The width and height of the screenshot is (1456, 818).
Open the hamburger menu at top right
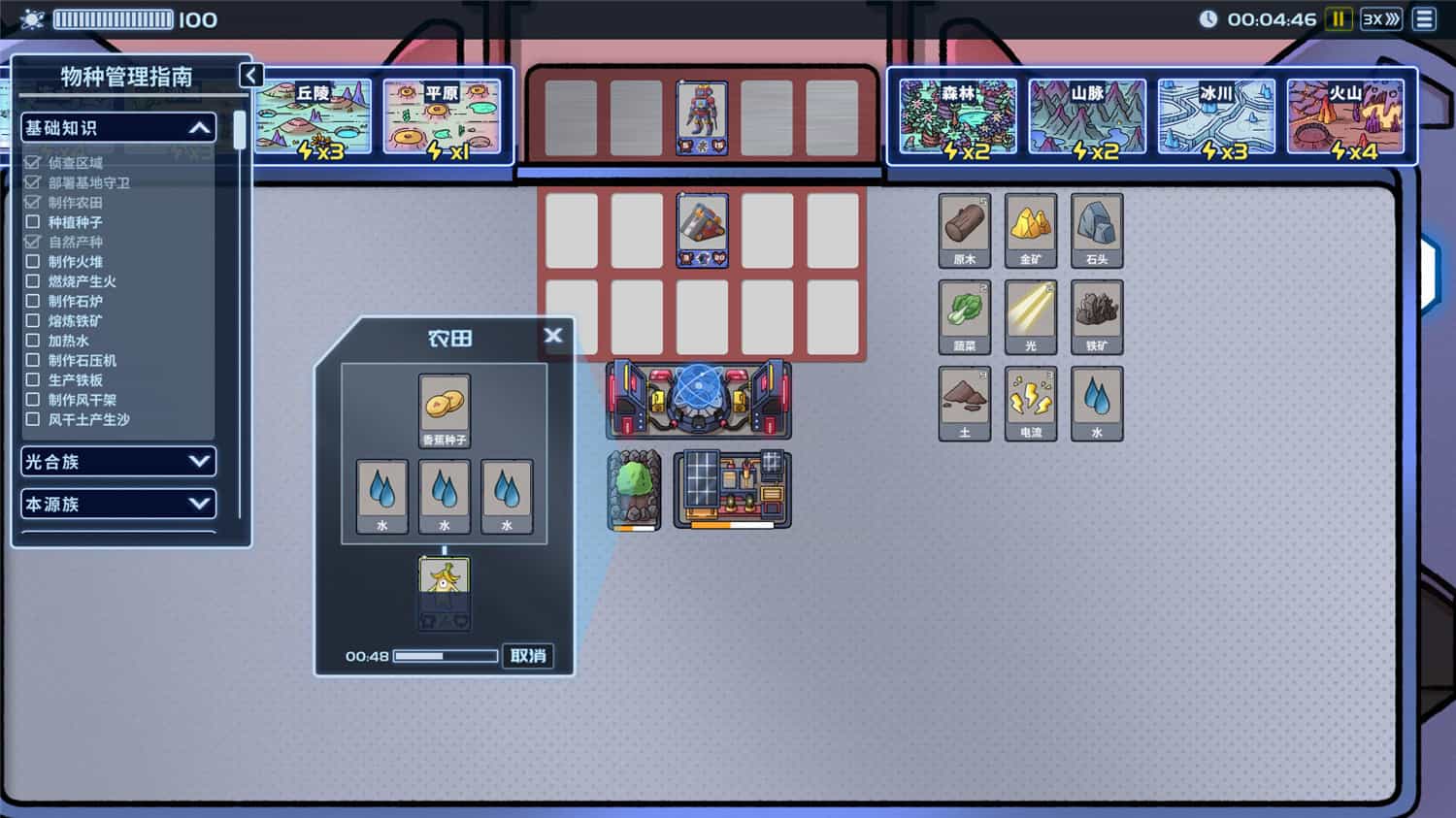point(1425,17)
